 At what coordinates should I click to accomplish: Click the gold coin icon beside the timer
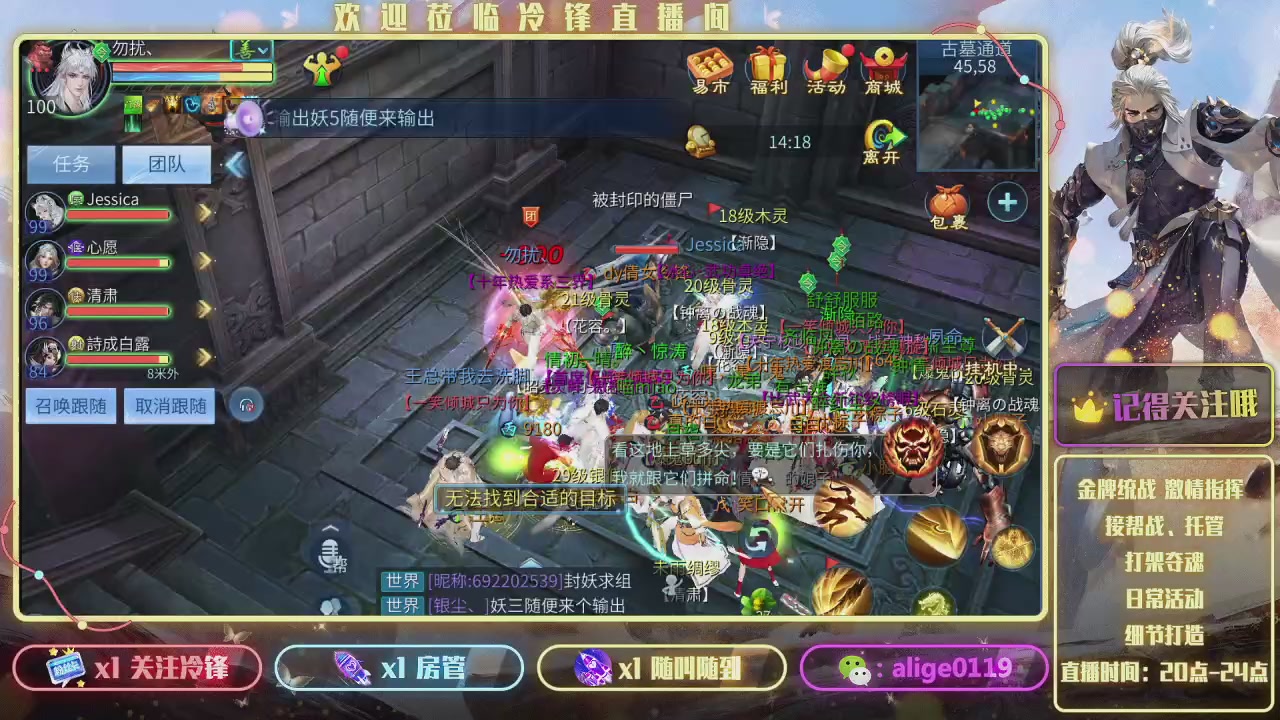[701, 142]
